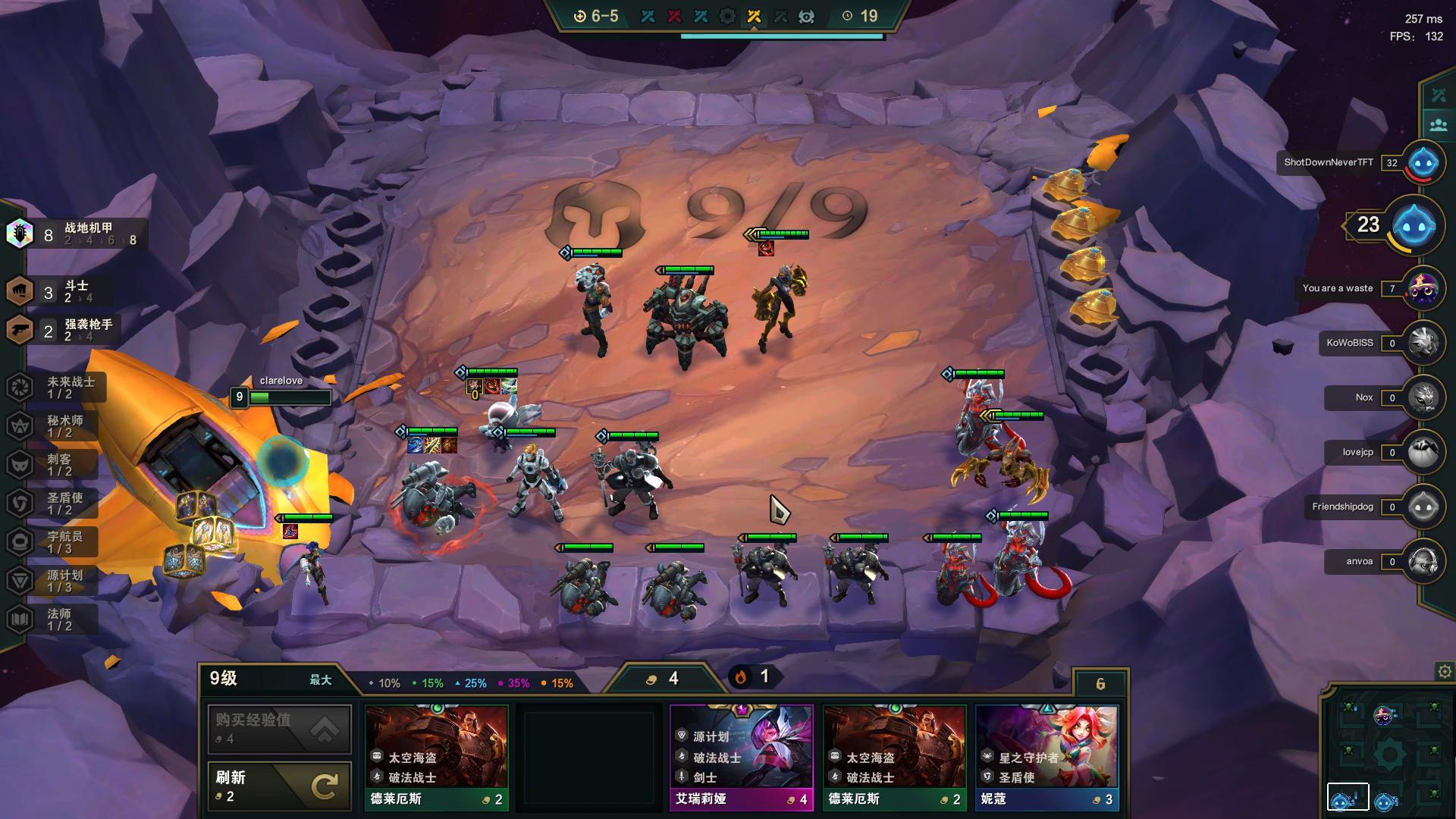
Task: Select player anvoa's portrait
Action: coord(1423,561)
